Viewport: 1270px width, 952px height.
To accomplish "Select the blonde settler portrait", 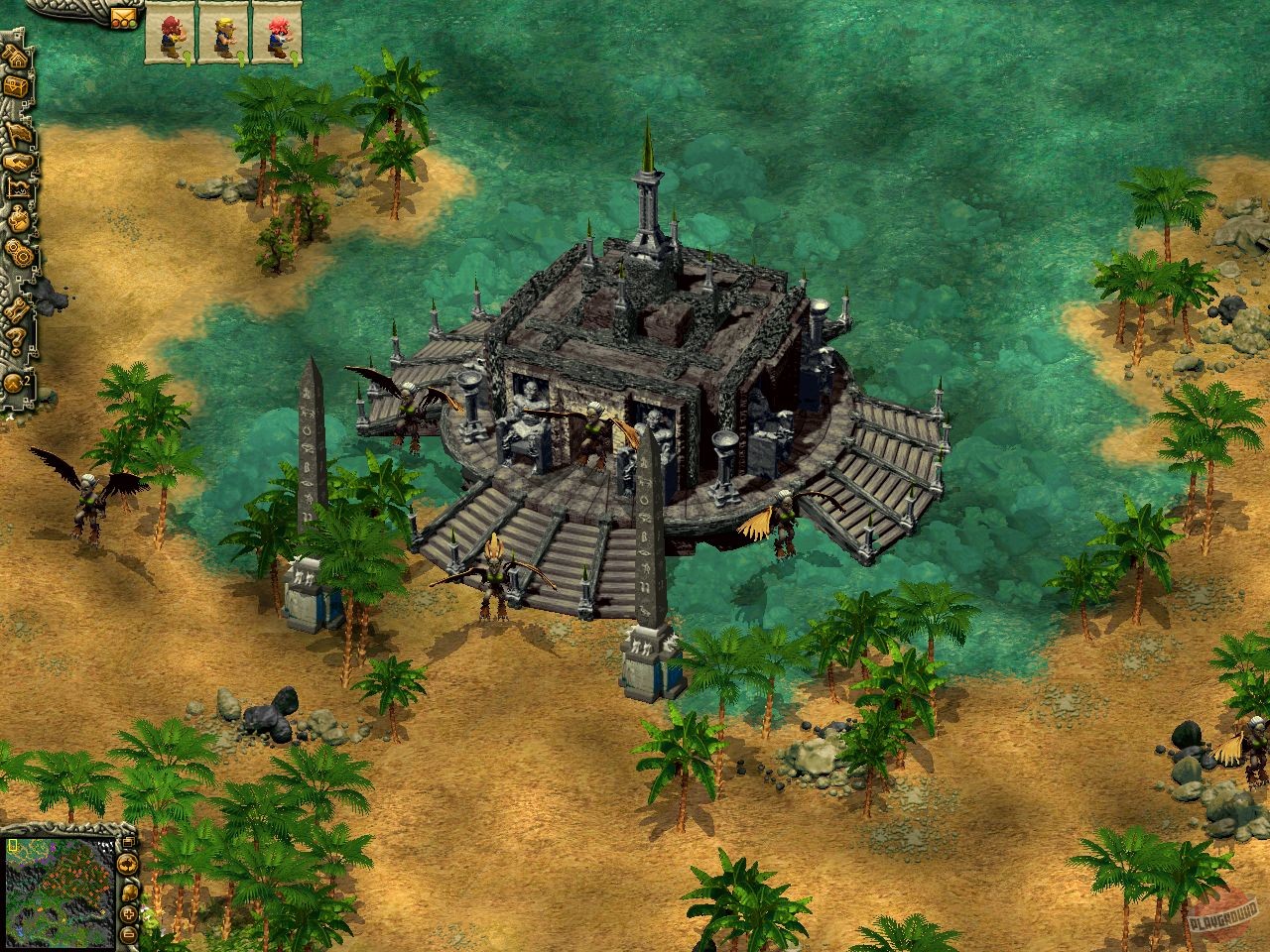I will (x=226, y=30).
